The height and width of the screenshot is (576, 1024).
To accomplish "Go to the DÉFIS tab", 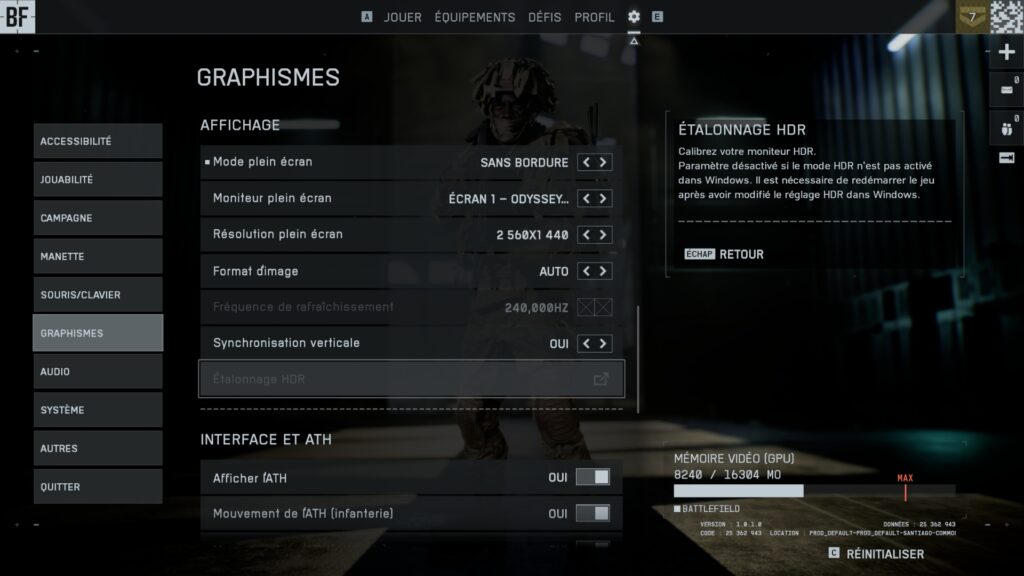I will (544, 17).
